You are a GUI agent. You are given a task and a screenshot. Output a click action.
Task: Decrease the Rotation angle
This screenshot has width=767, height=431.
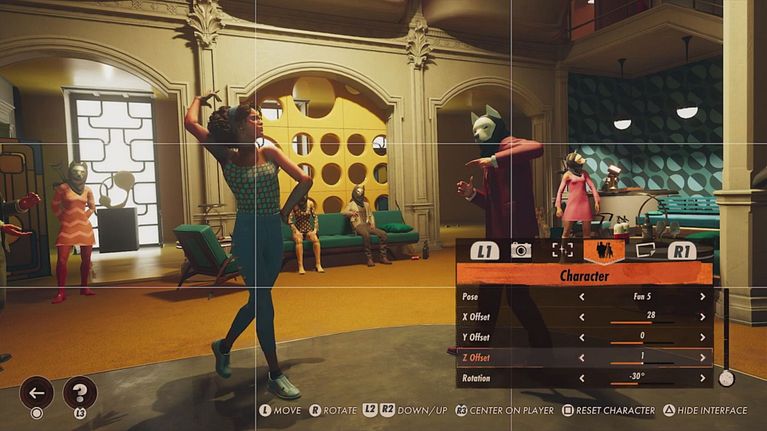click(583, 378)
